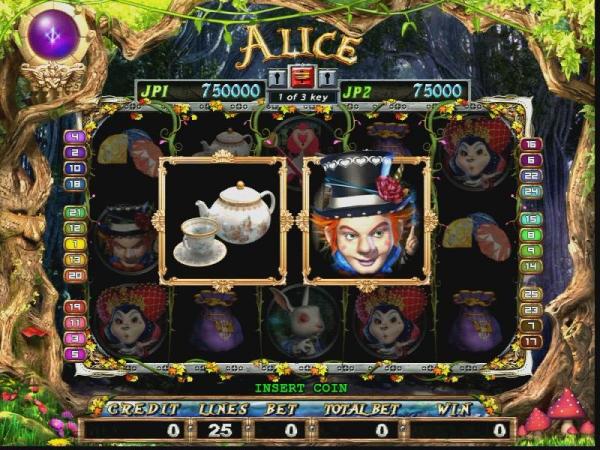
Task: Activate payline 17 marker
Action: [531, 341]
